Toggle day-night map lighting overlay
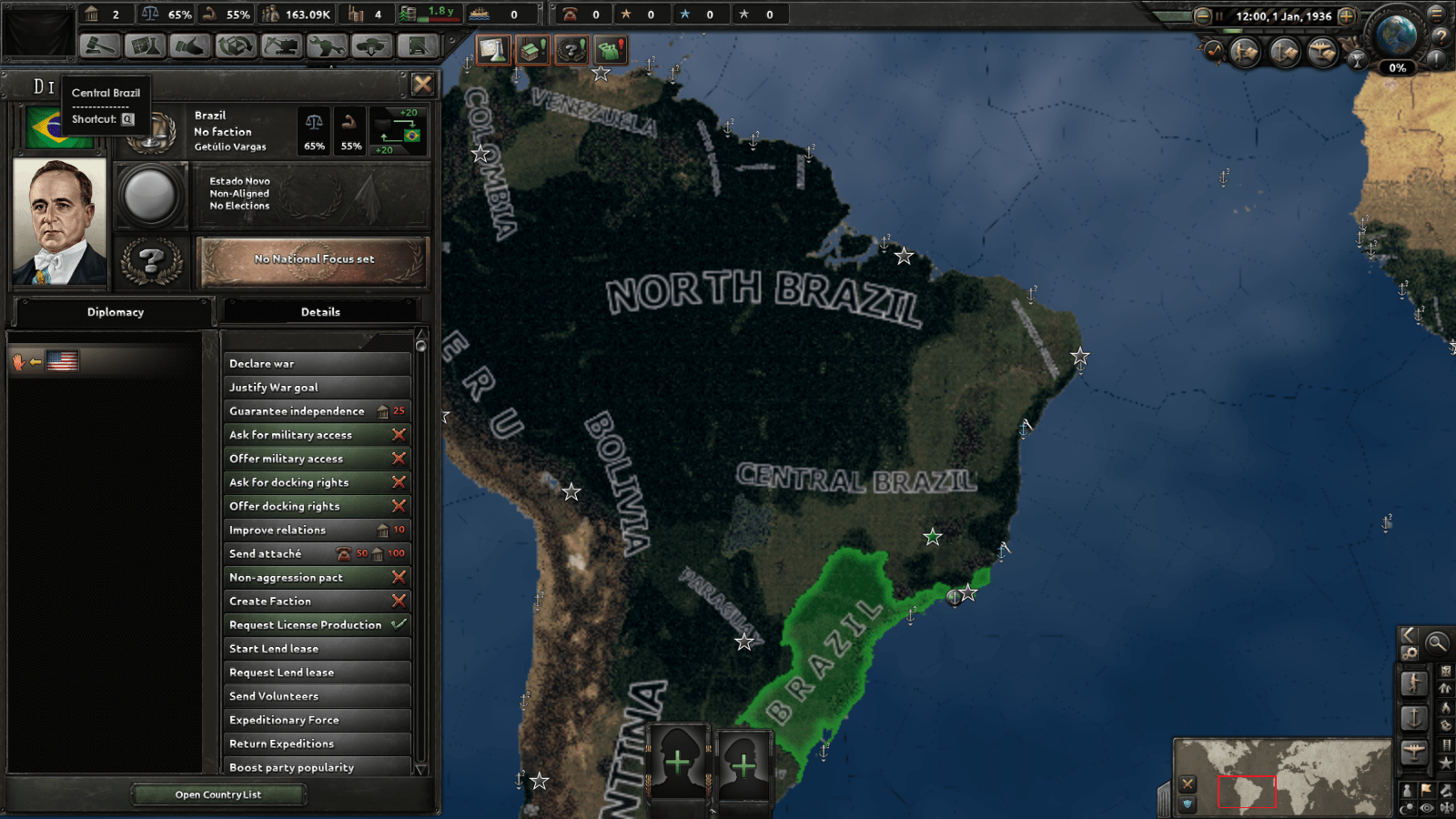 pos(1406,807)
